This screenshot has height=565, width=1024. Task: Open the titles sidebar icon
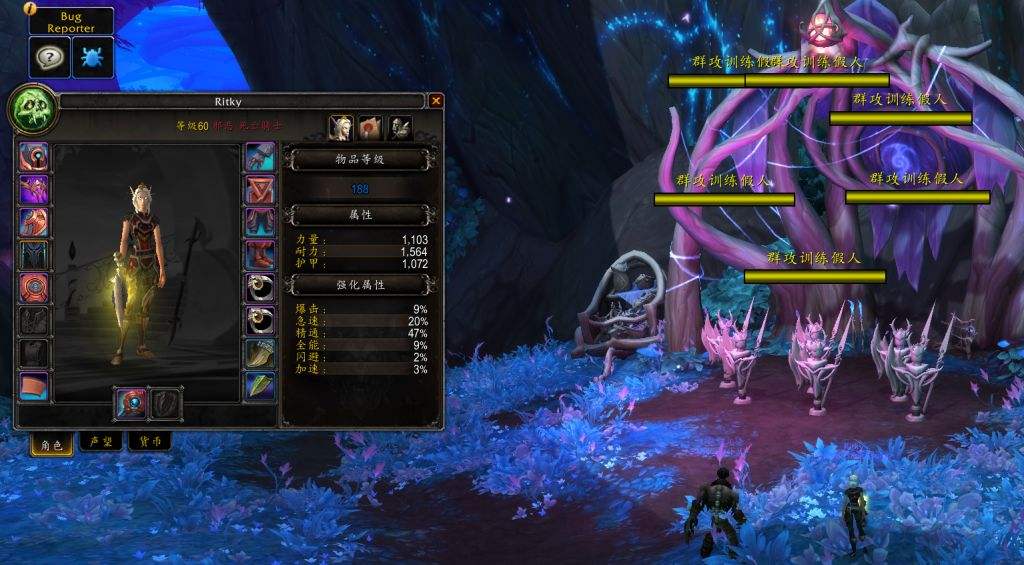(x=371, y=127)
